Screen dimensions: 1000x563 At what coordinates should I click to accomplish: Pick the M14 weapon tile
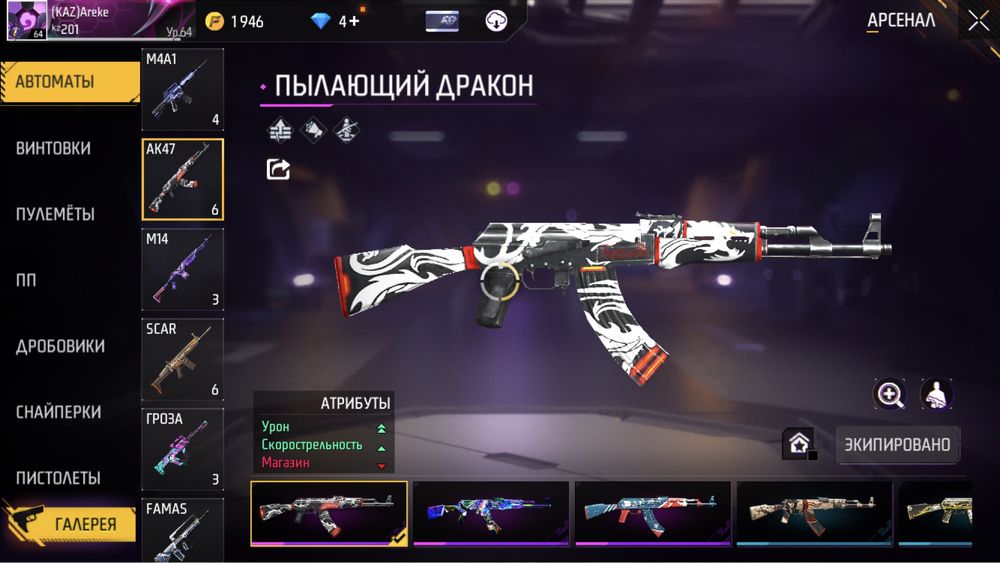[x=182, y=269]
